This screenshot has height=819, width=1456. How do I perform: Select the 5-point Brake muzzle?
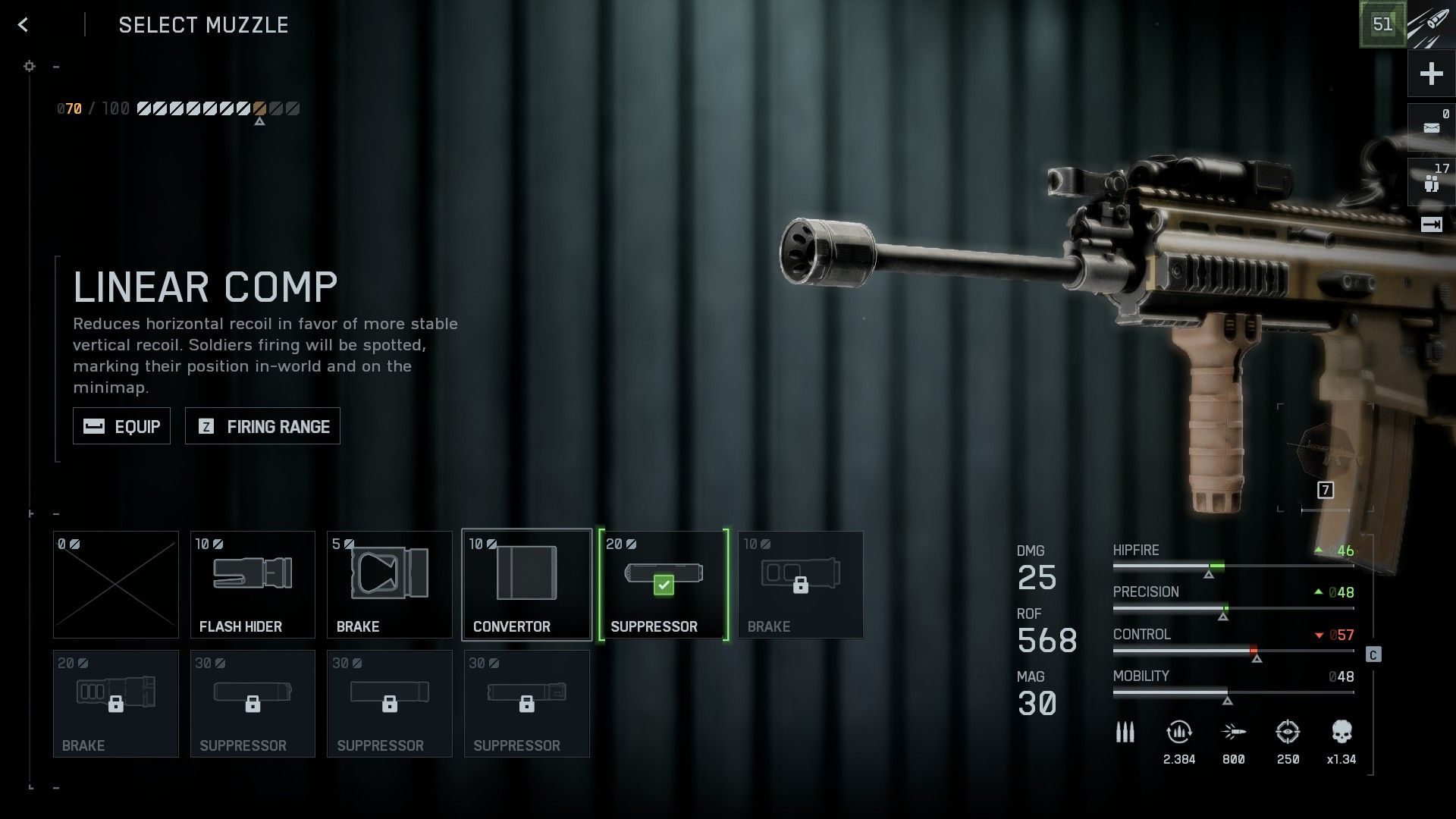(x=389, y=585)
